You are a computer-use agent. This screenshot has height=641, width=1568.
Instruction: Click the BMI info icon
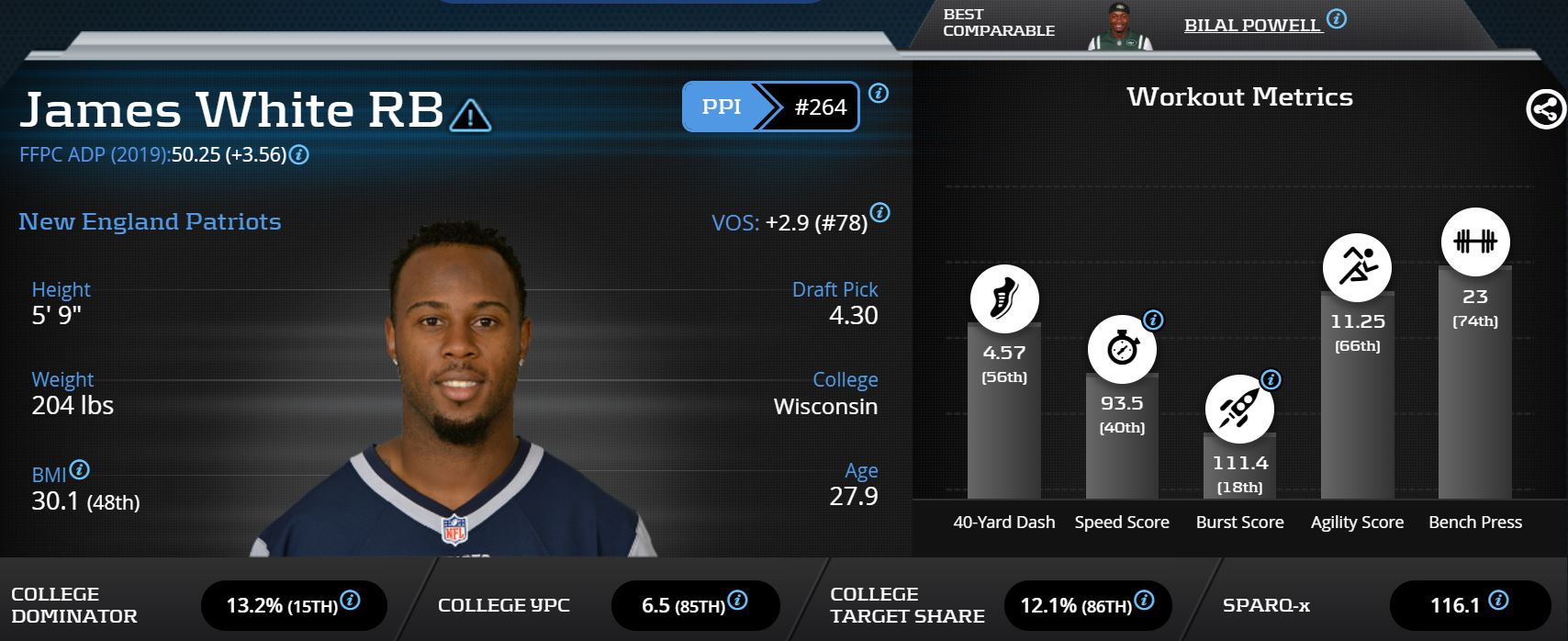click(80, 469)
